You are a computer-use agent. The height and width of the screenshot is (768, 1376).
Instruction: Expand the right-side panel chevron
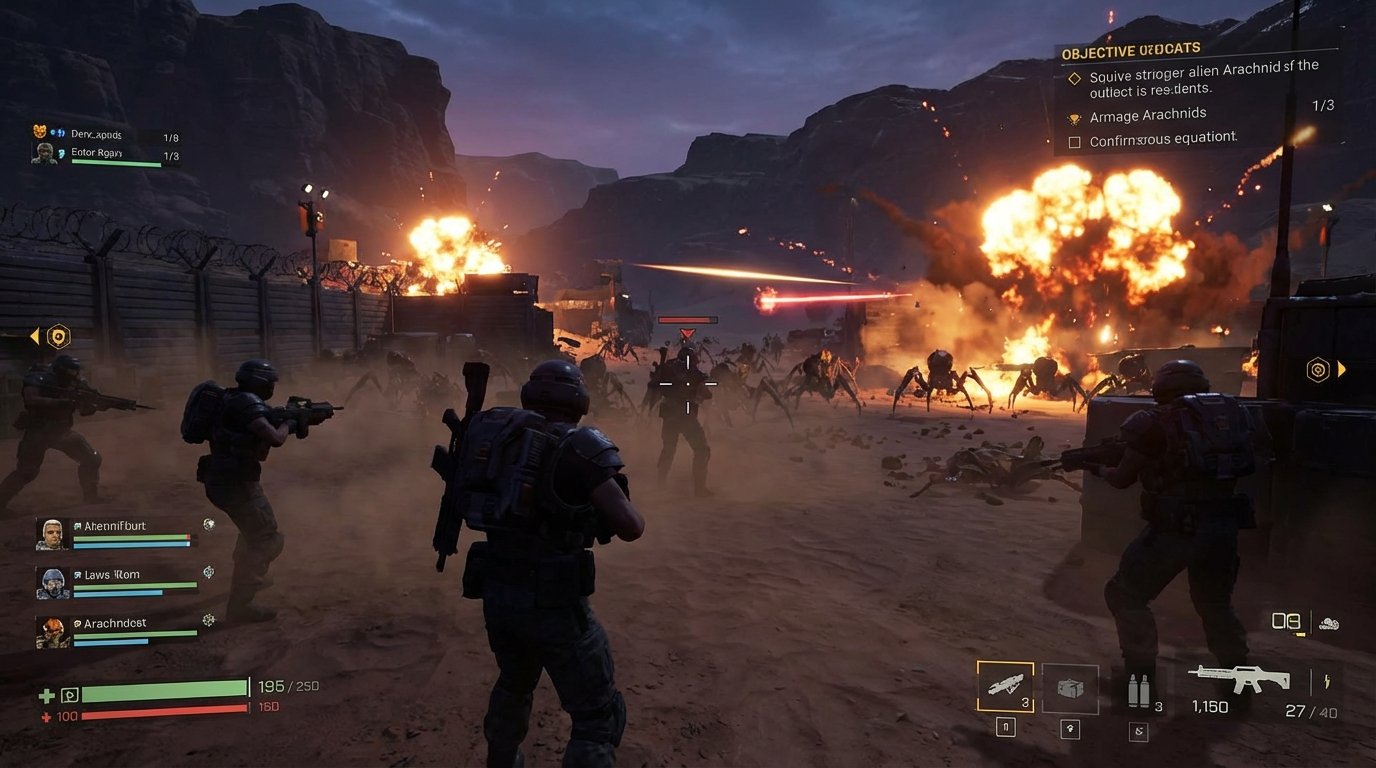(1340, 369)
